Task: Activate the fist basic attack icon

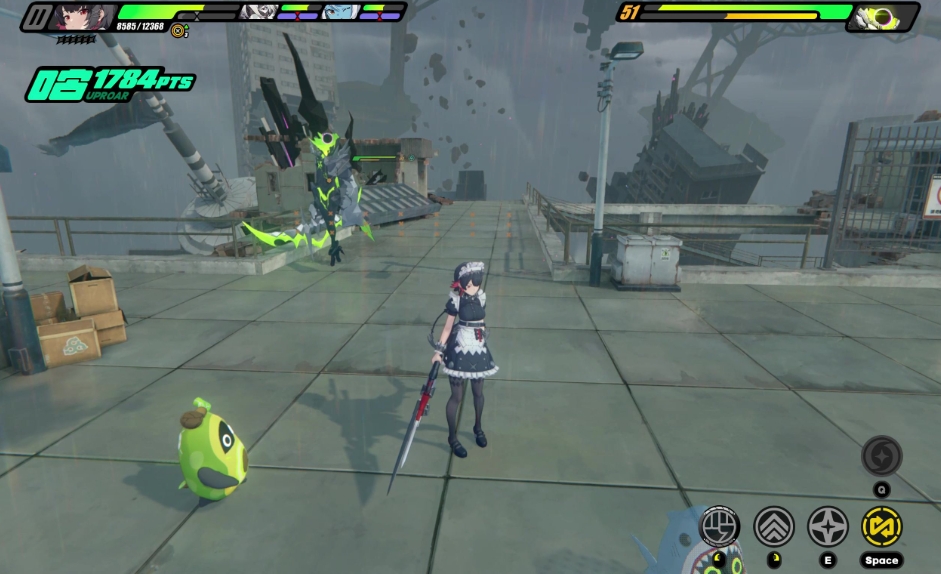Action: click(720, 526)
